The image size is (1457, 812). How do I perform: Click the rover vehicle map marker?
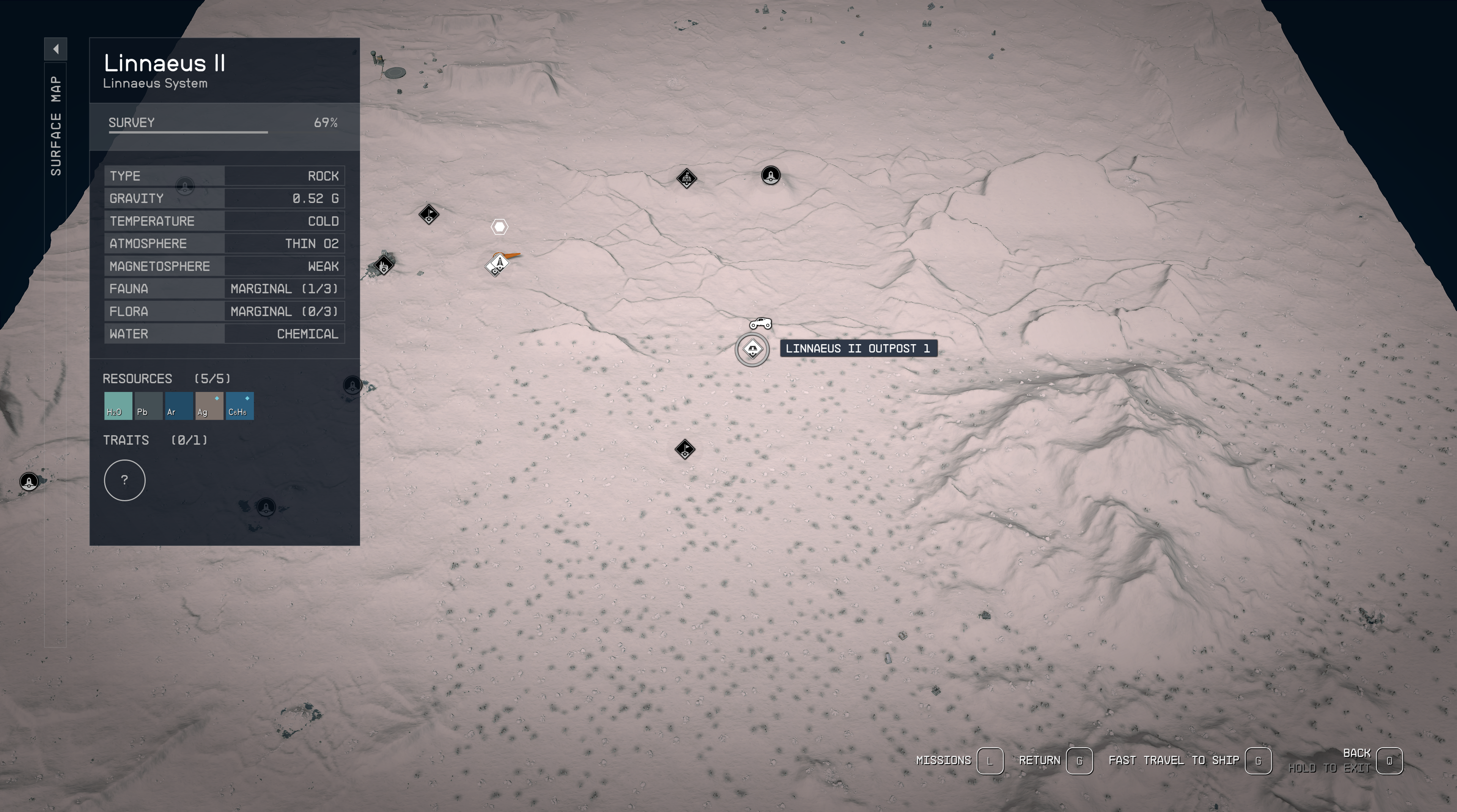760,323
